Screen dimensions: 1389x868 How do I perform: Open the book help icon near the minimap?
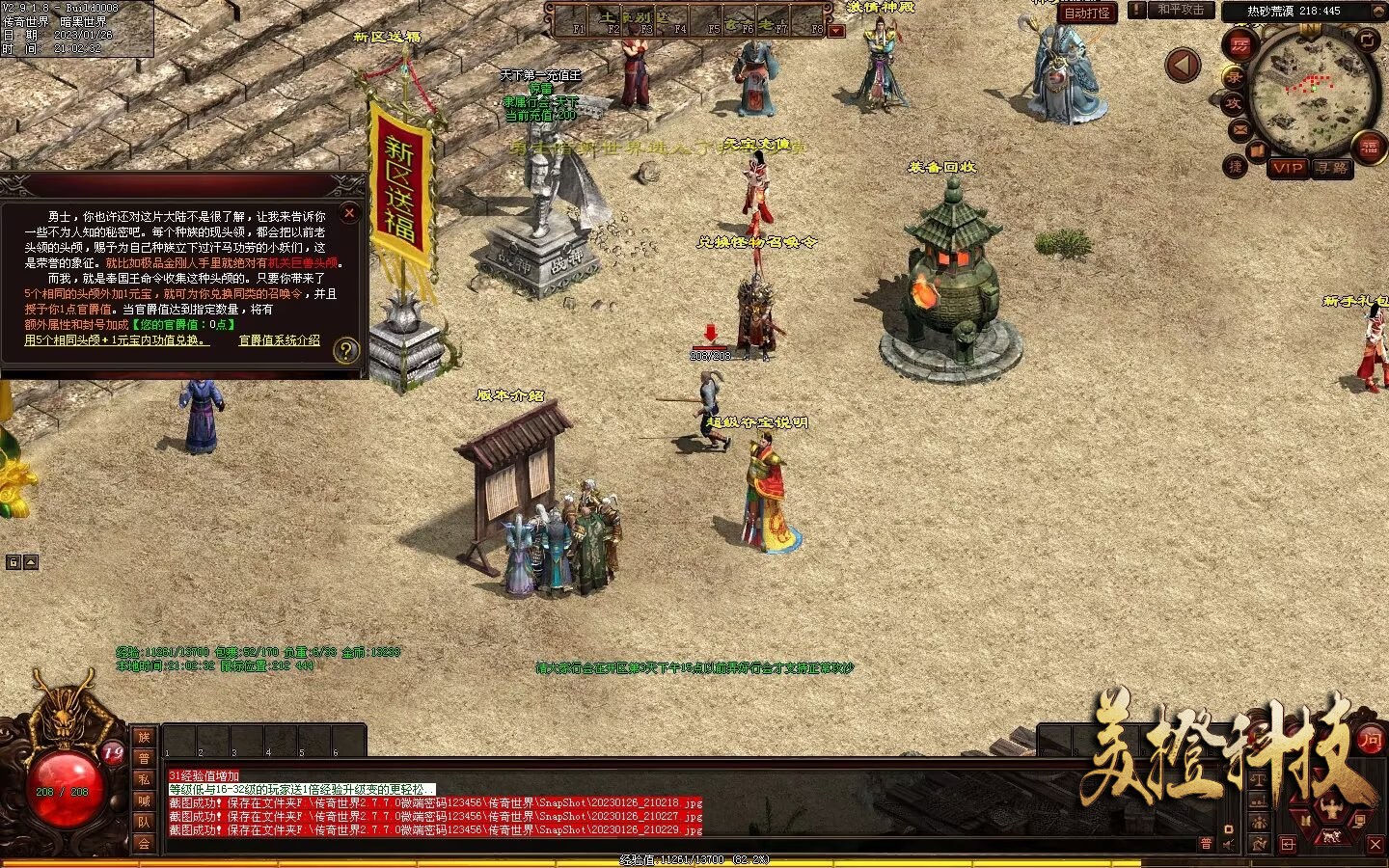(x=1257, y=149)
